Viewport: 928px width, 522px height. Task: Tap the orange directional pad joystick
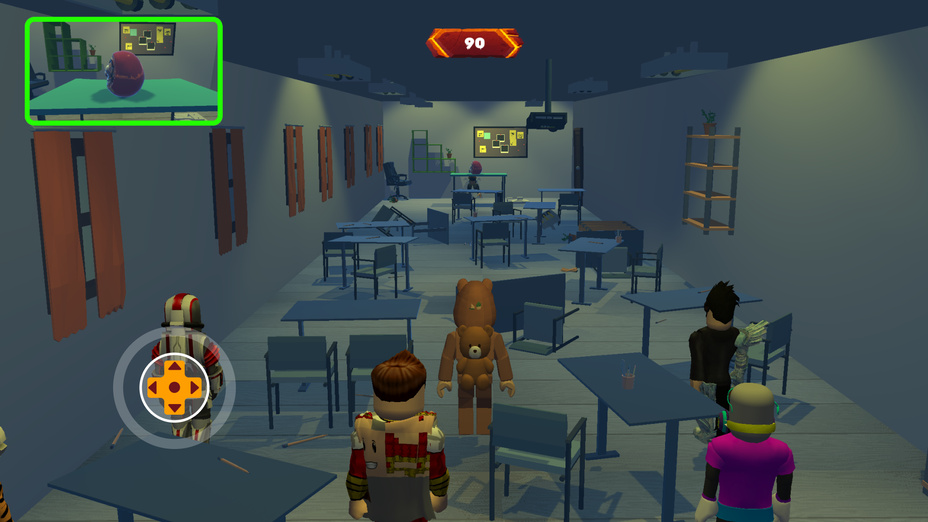point(174,387)
